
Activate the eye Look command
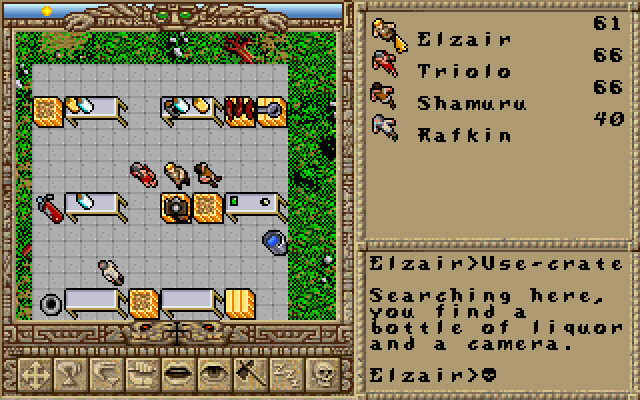click(x=212, y=373)
